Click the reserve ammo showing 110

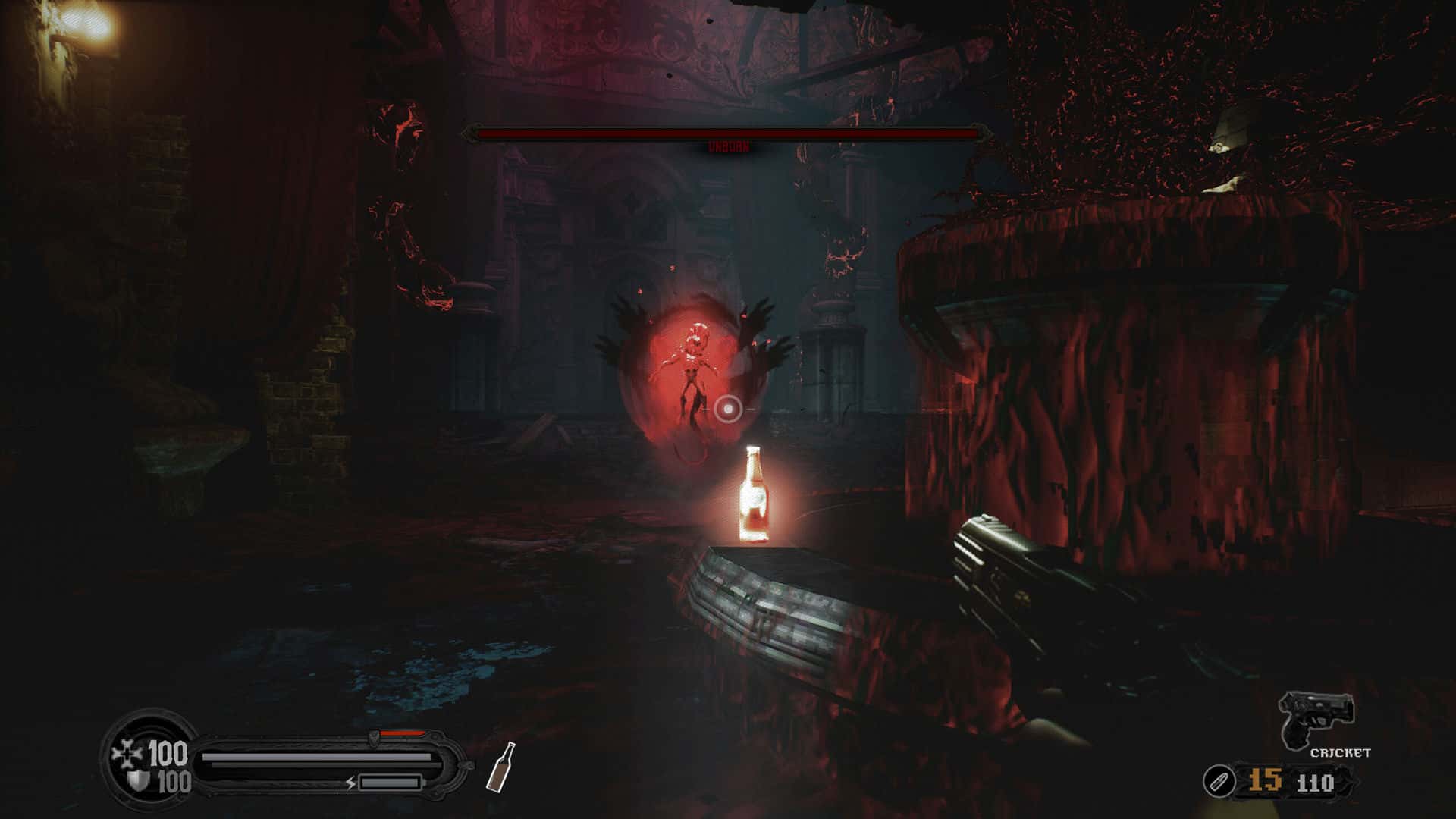(1316, 783)
